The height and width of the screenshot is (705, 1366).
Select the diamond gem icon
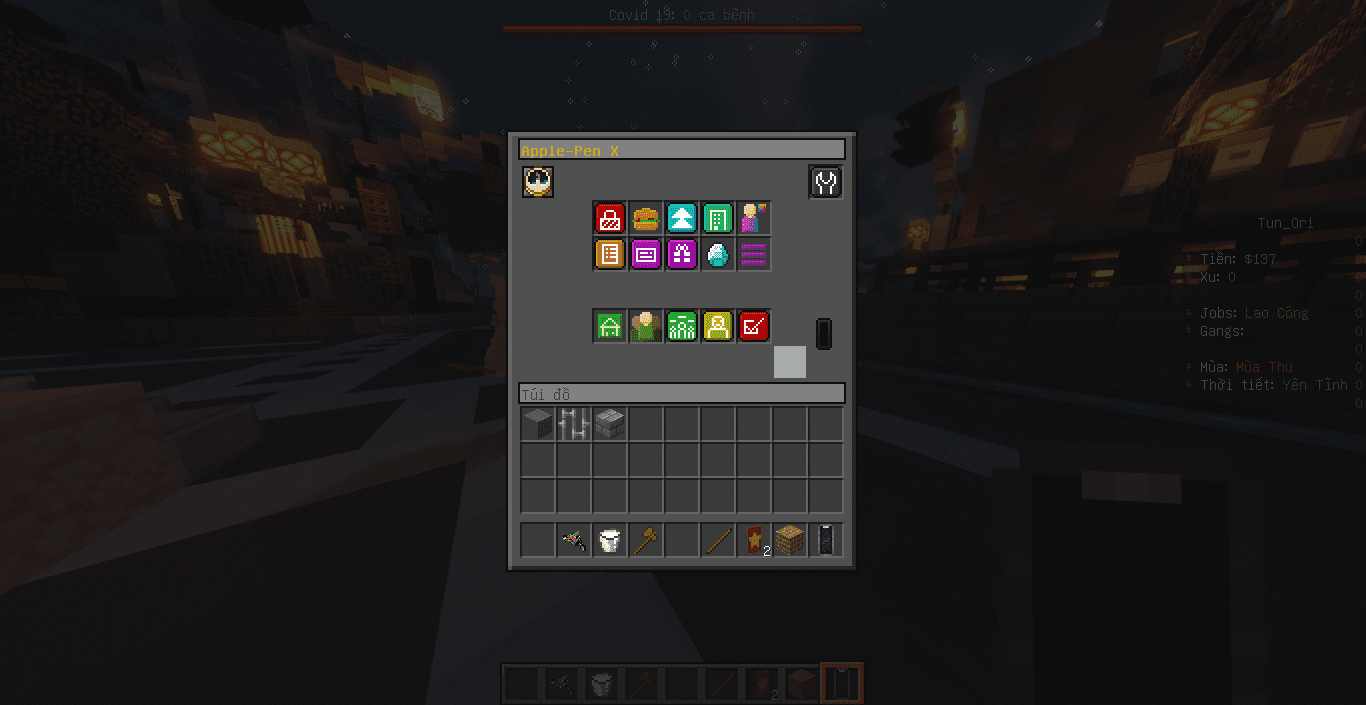[x=718, y=254]
